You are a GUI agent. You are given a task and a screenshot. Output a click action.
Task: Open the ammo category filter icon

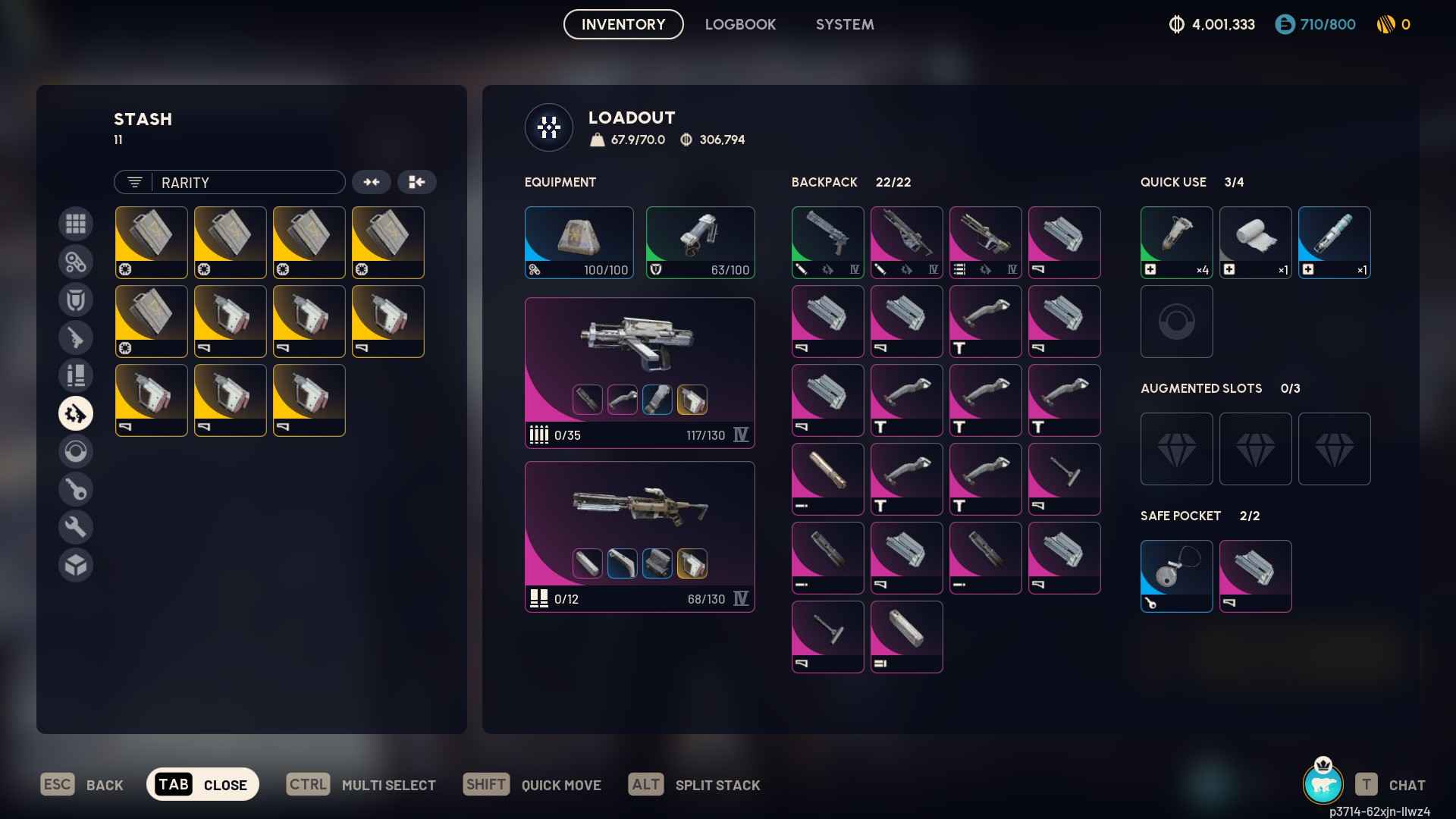tap(76, 375)
